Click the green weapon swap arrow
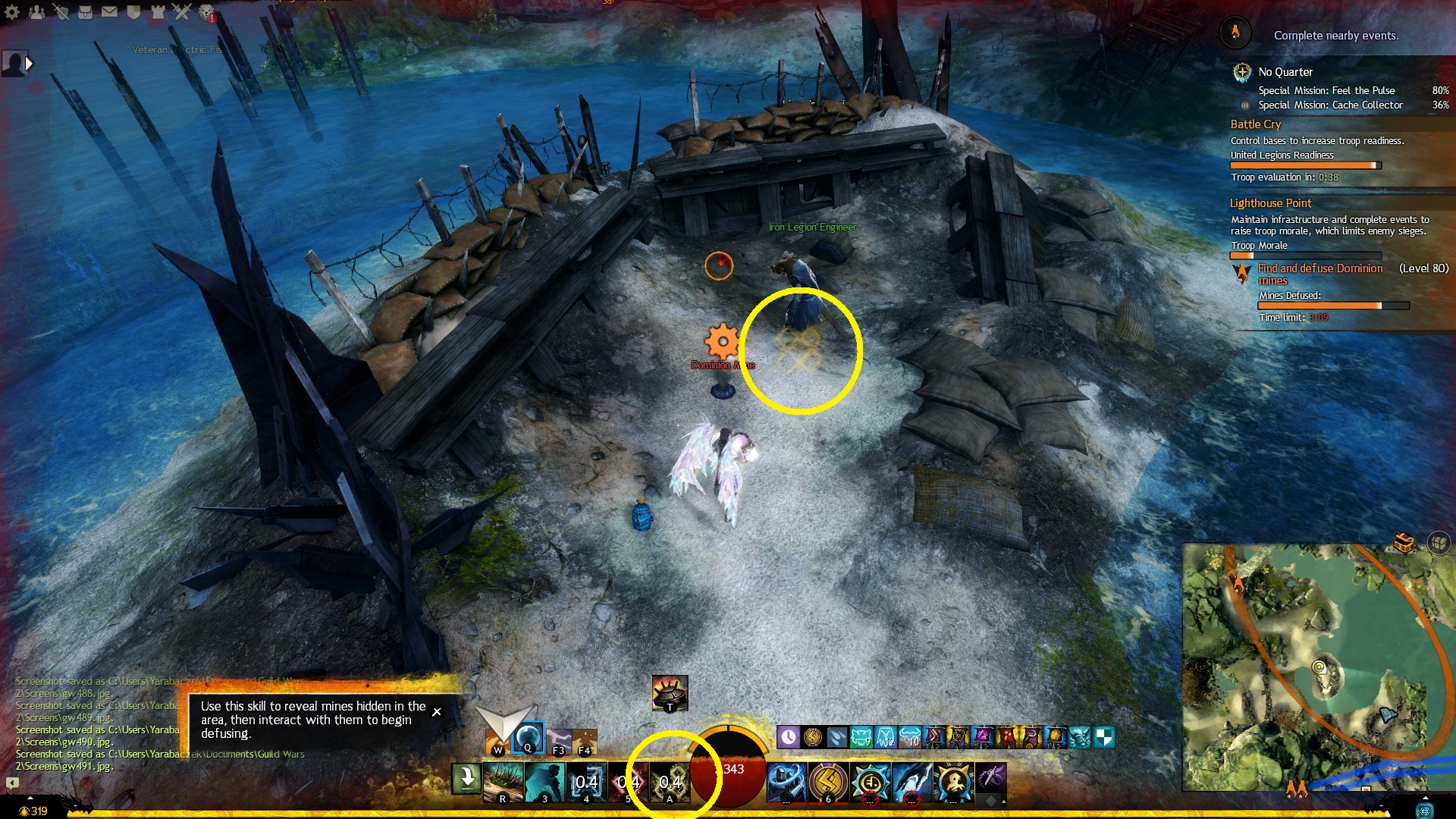The height and width of the screenshot is (819, 1456). coord(467,779)
